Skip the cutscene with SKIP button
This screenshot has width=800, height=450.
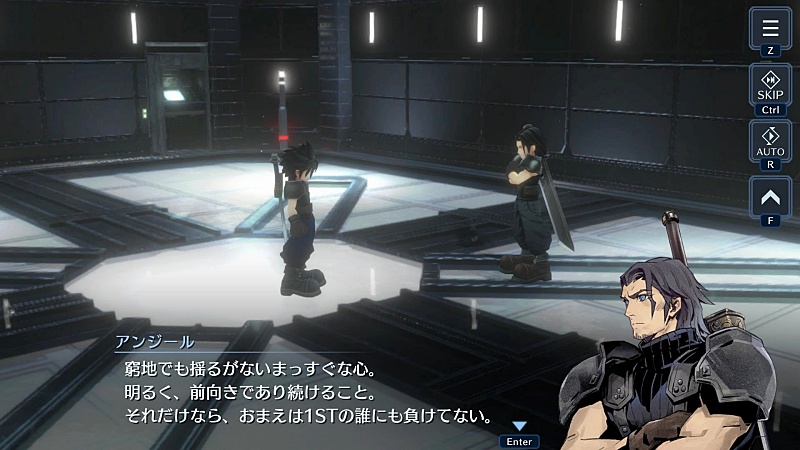pos(770,86)
